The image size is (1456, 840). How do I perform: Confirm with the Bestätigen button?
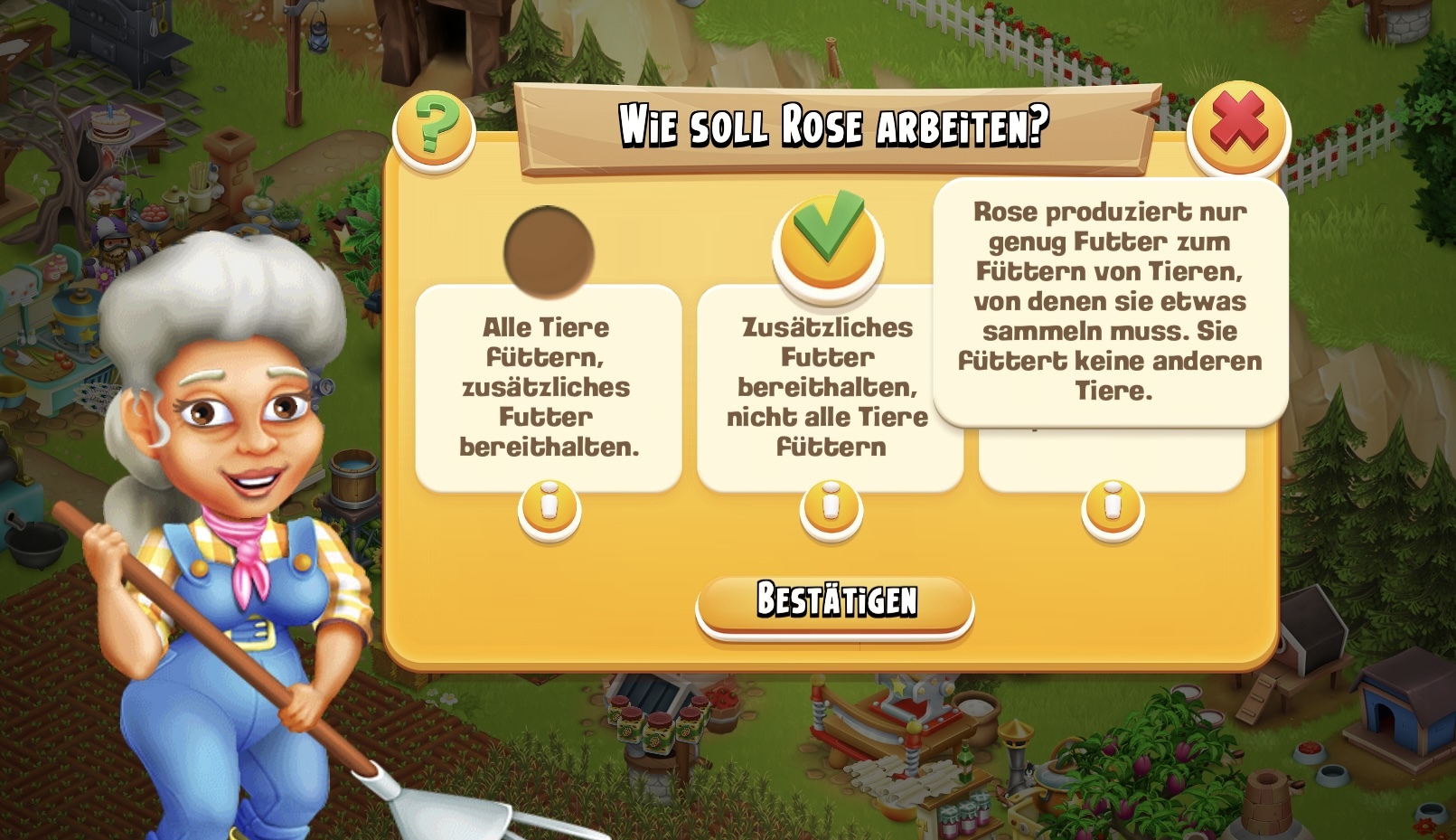tap(835, 602)
